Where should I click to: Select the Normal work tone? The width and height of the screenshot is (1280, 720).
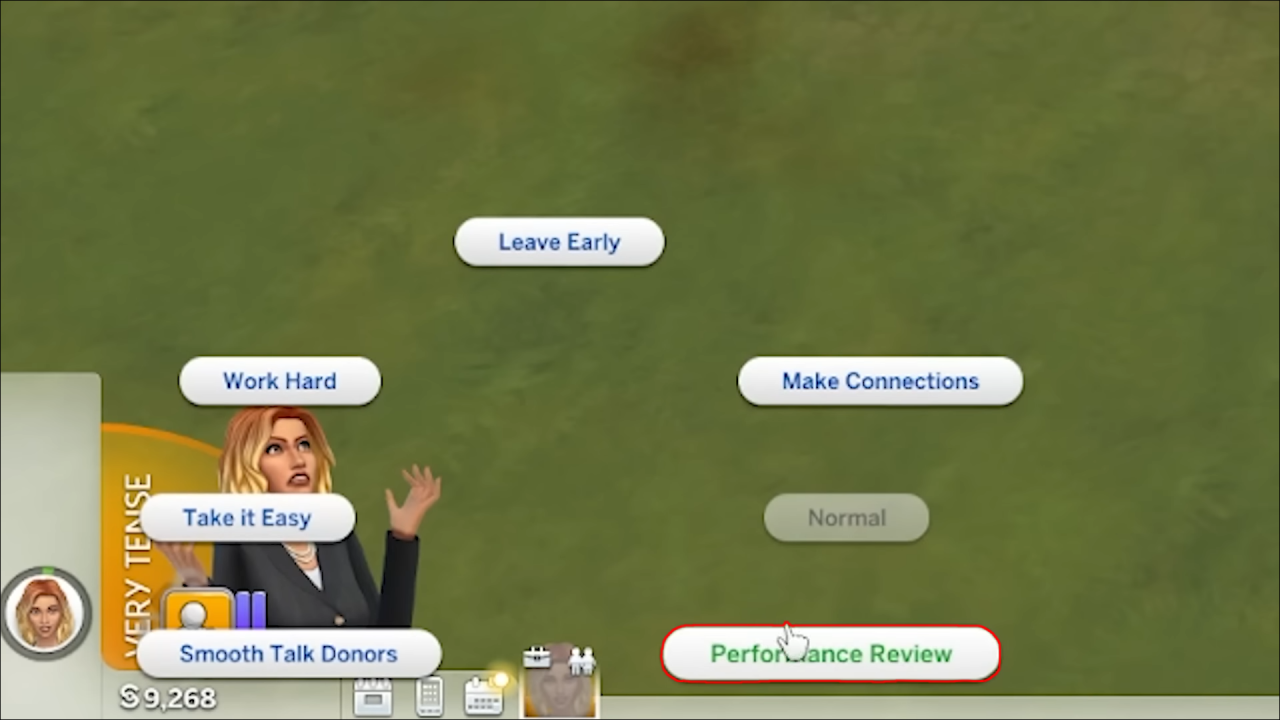click(x=846, y=517)
